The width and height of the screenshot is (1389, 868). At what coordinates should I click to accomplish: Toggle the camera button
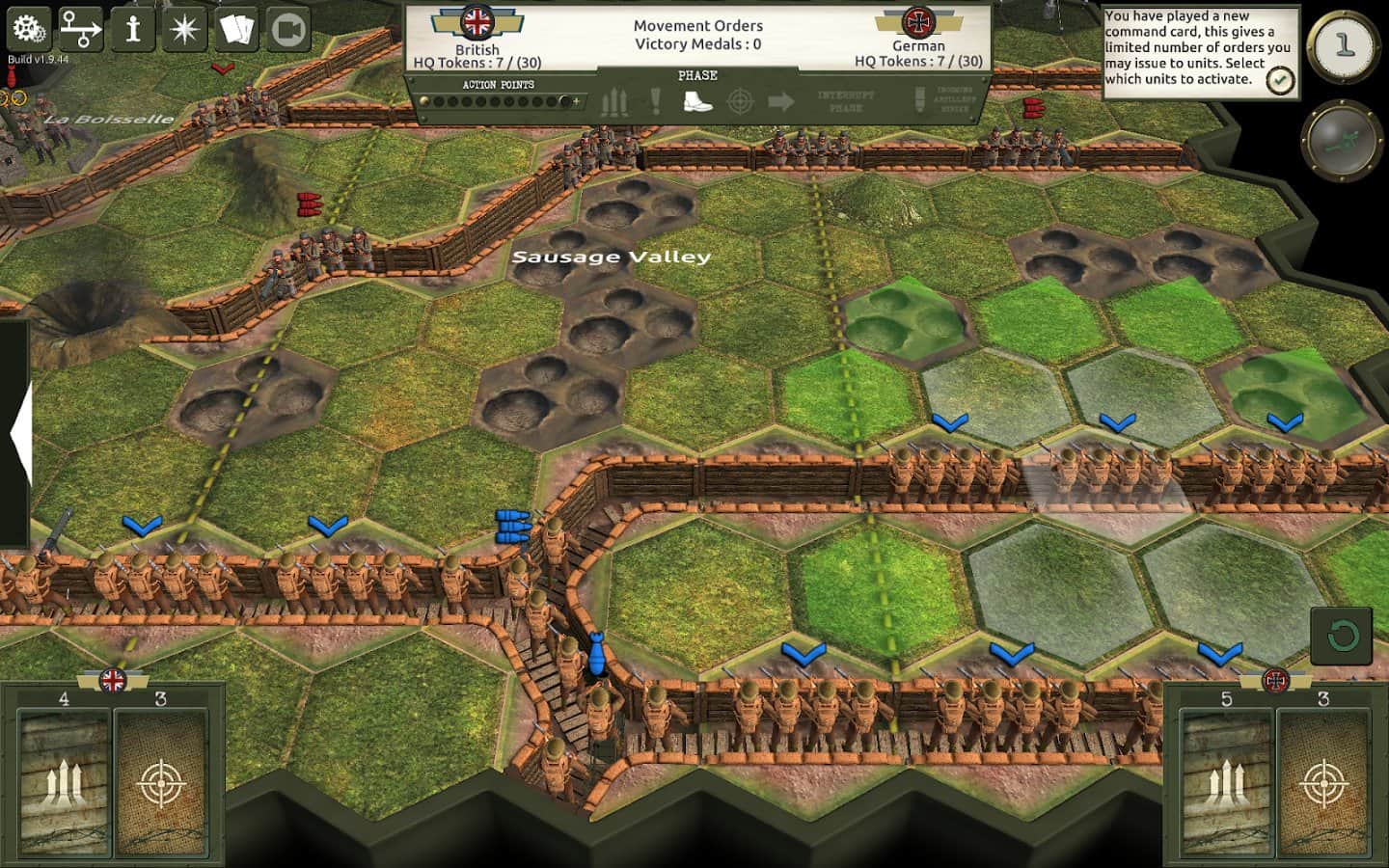pos(287,29)
